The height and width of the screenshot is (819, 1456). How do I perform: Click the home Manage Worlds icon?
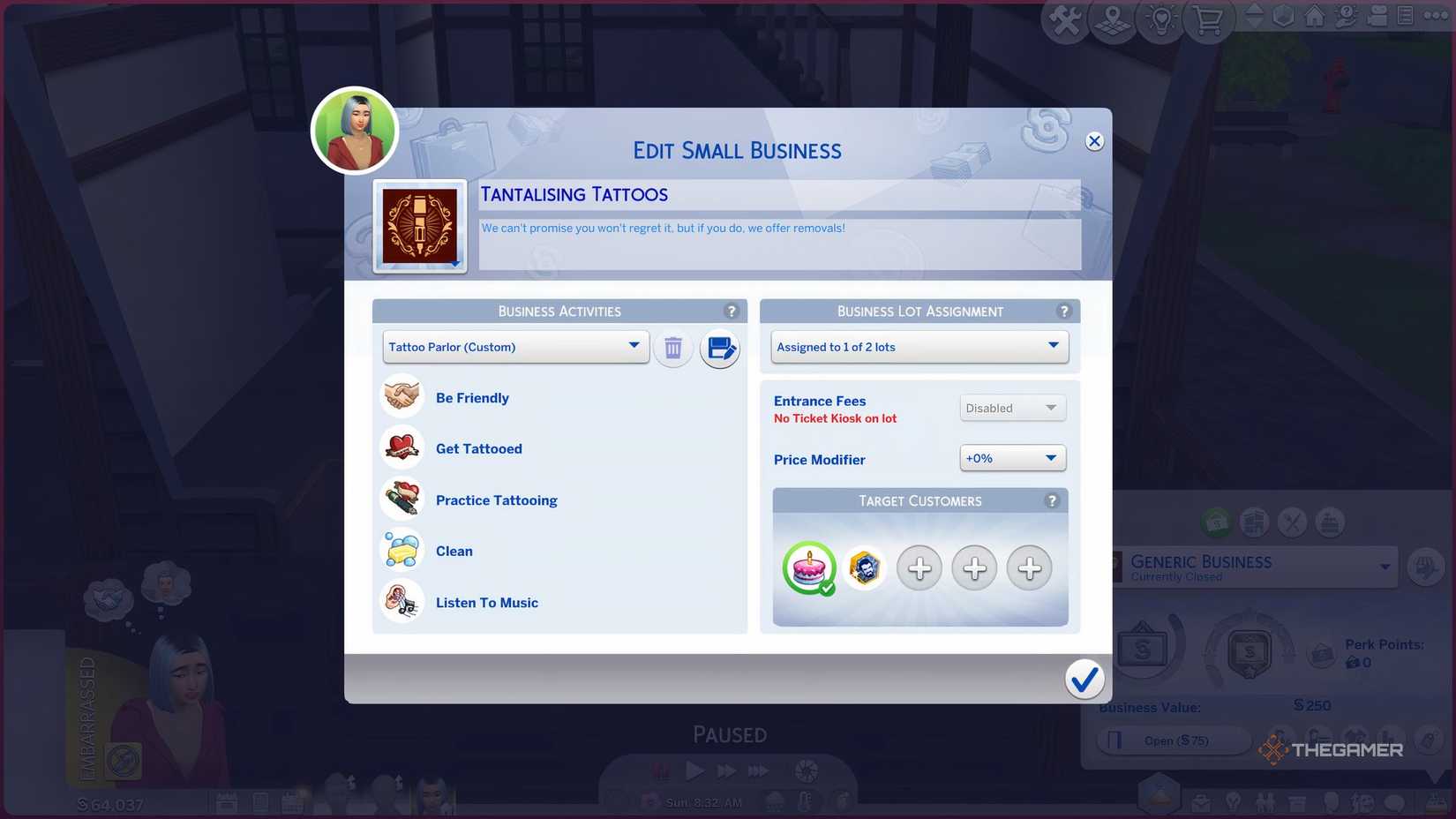[1313, 18]
